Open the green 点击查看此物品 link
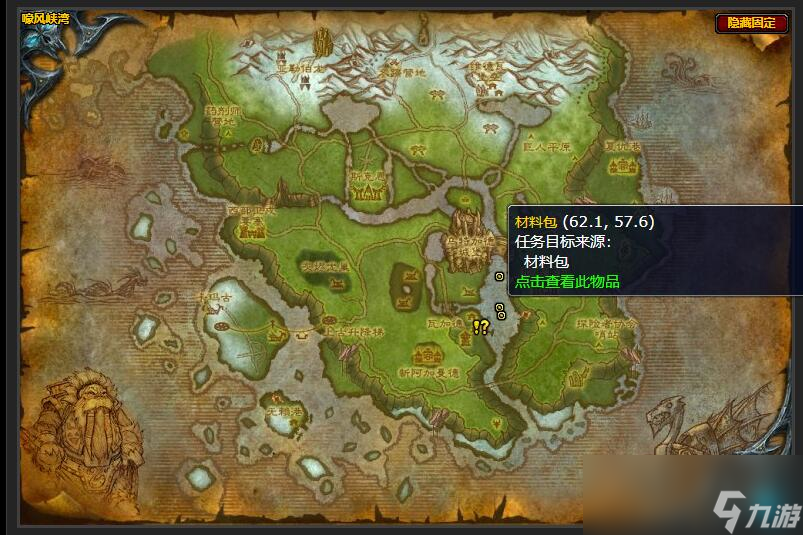The width and height of the screenshot is (803, 535). [567, 282]
